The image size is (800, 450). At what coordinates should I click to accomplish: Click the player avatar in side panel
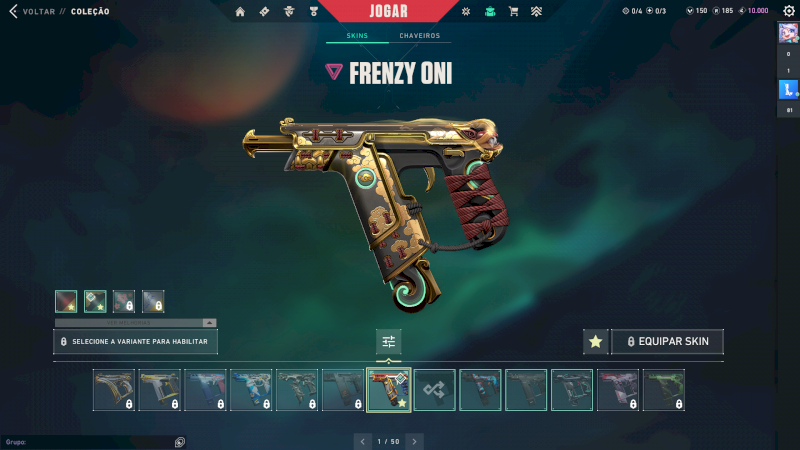pyautogui.click(x=787, y=32)
